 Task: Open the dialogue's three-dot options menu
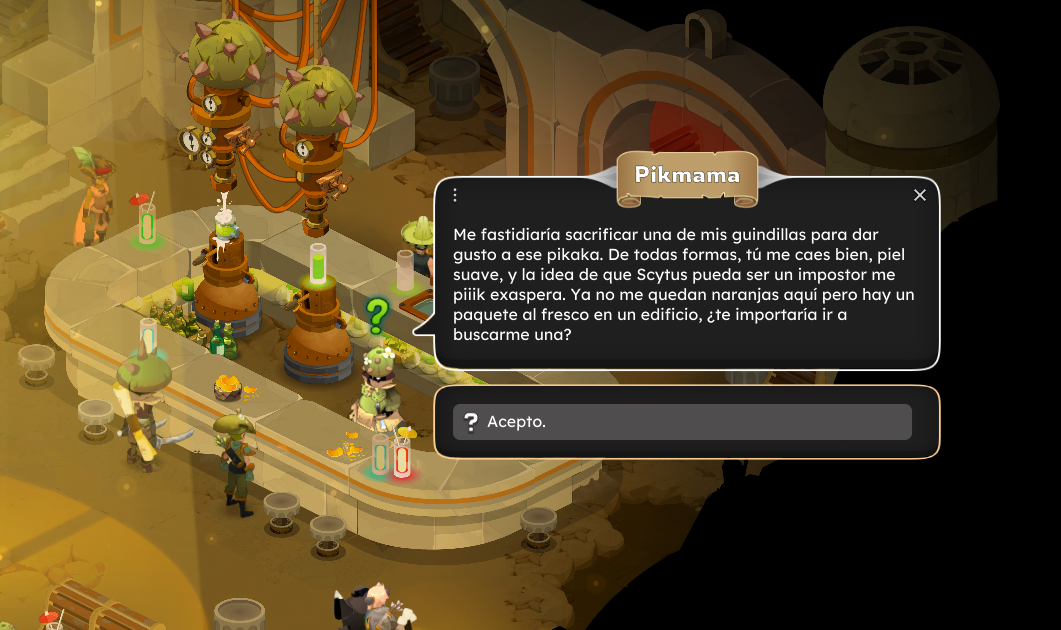click(455, 195)
